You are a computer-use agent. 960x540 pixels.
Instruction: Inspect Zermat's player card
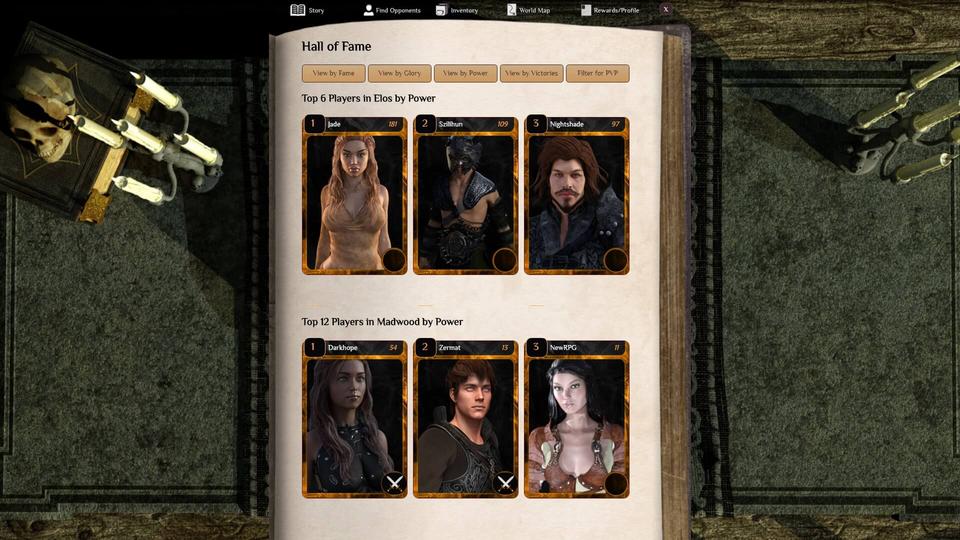pyautogui.click(x=465, y=420)
